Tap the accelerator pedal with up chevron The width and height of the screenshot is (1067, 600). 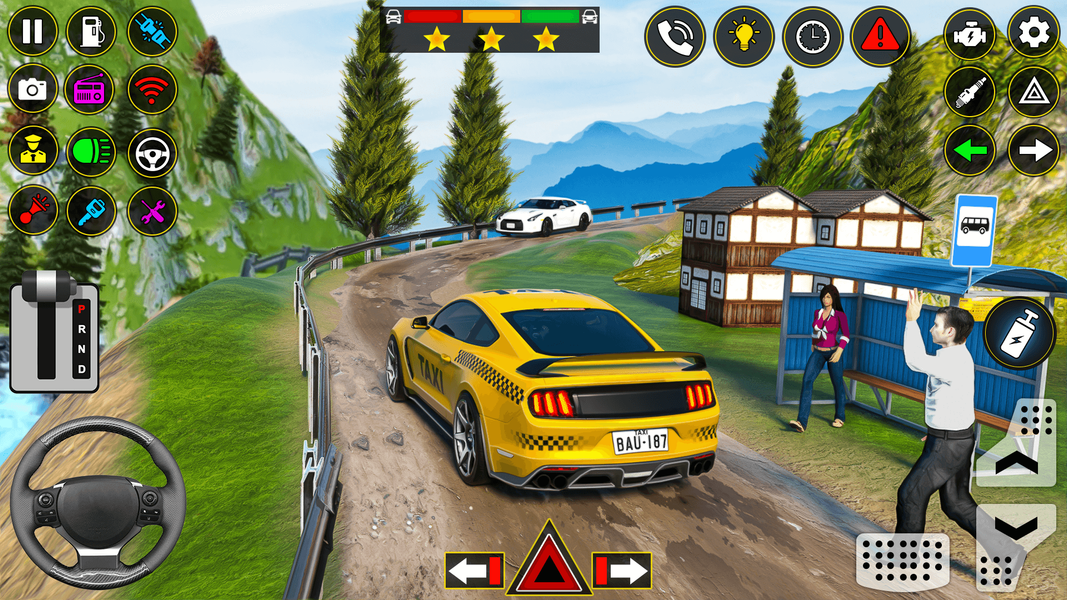pyautogui.click(x=1016, y=443)
